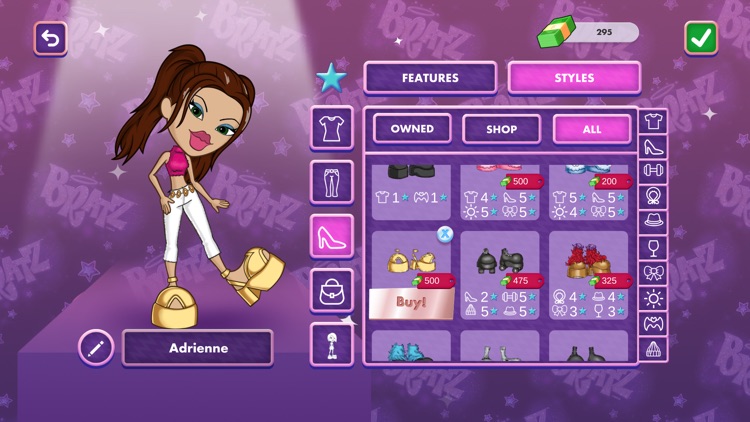750x422 pixels.
Task: Pick the red and gold shoes priced 325
Action: pos(589,262)
